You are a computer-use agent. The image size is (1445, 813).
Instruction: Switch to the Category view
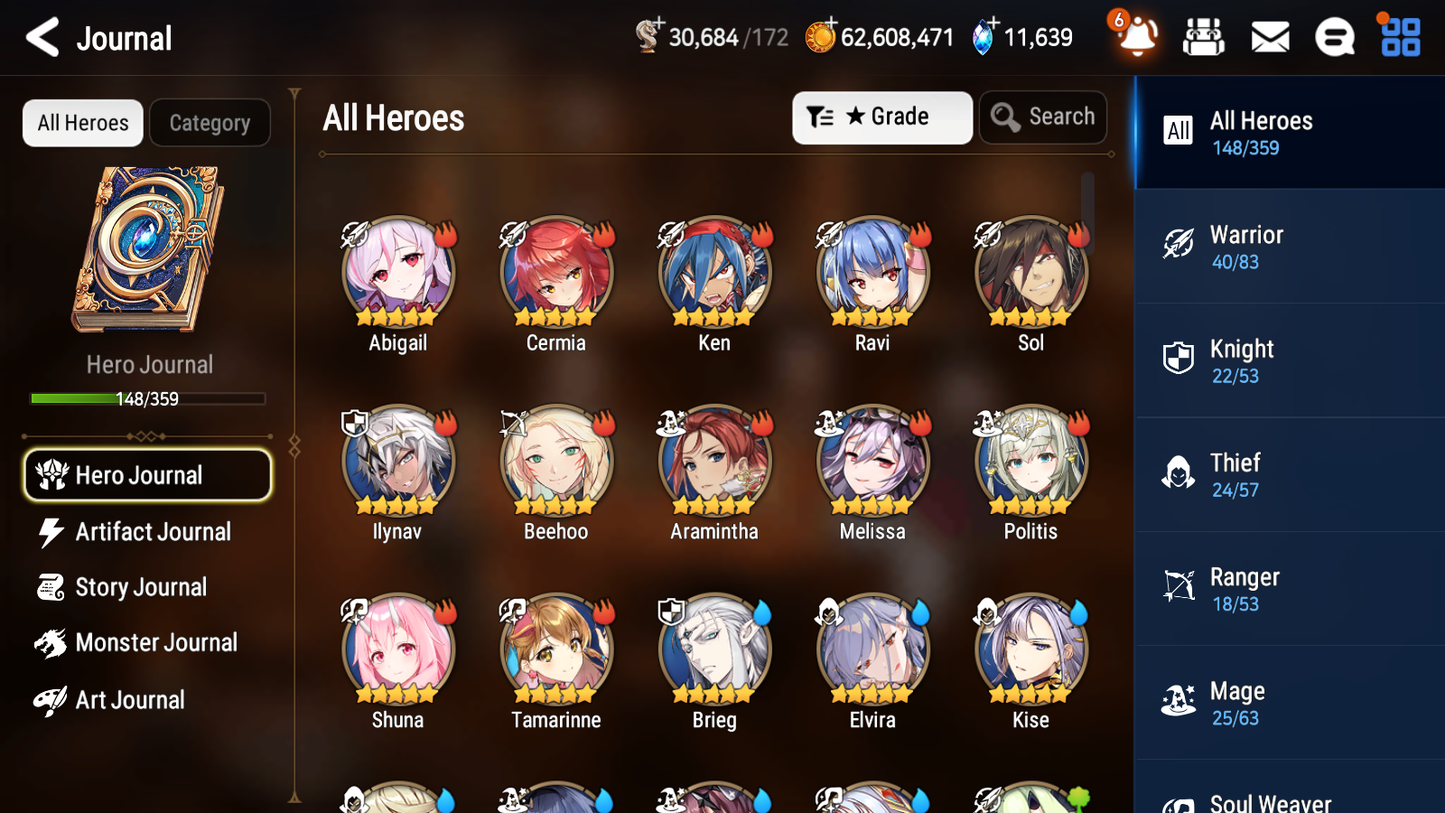point(210,122)
